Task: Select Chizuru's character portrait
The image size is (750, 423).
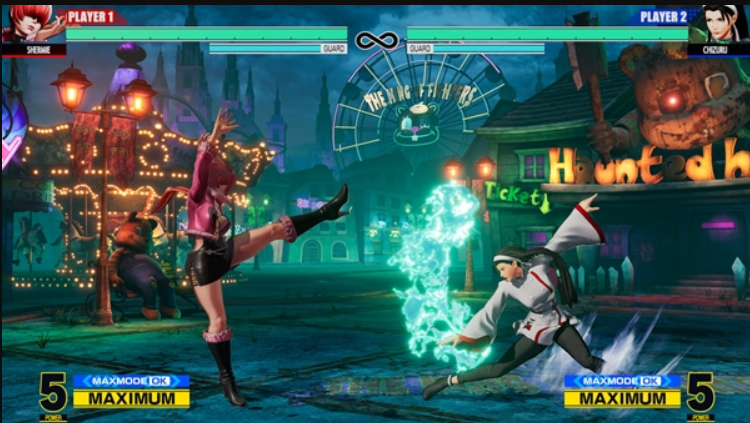Action: 718,24
